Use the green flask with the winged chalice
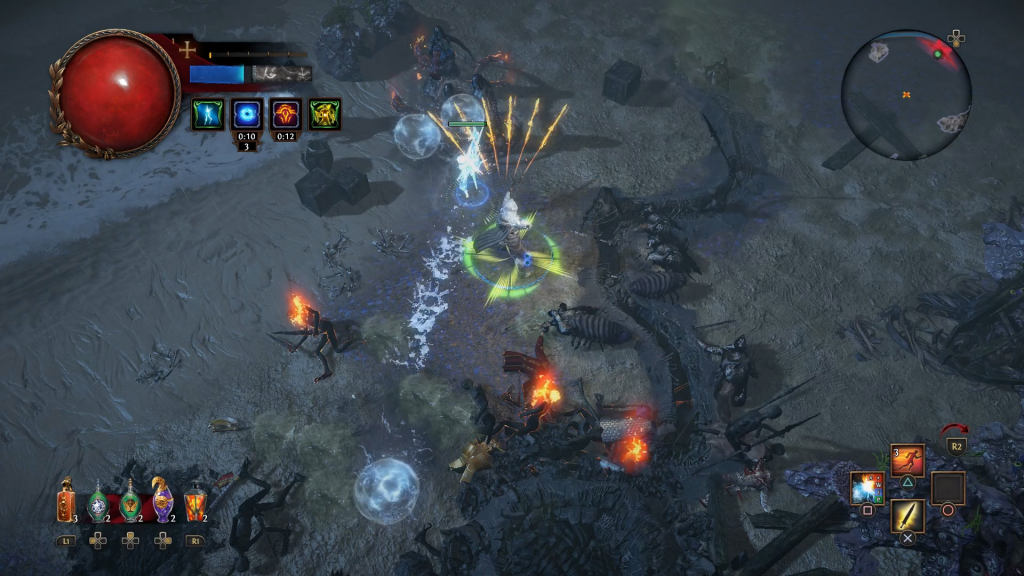 (x=130, y=502)
